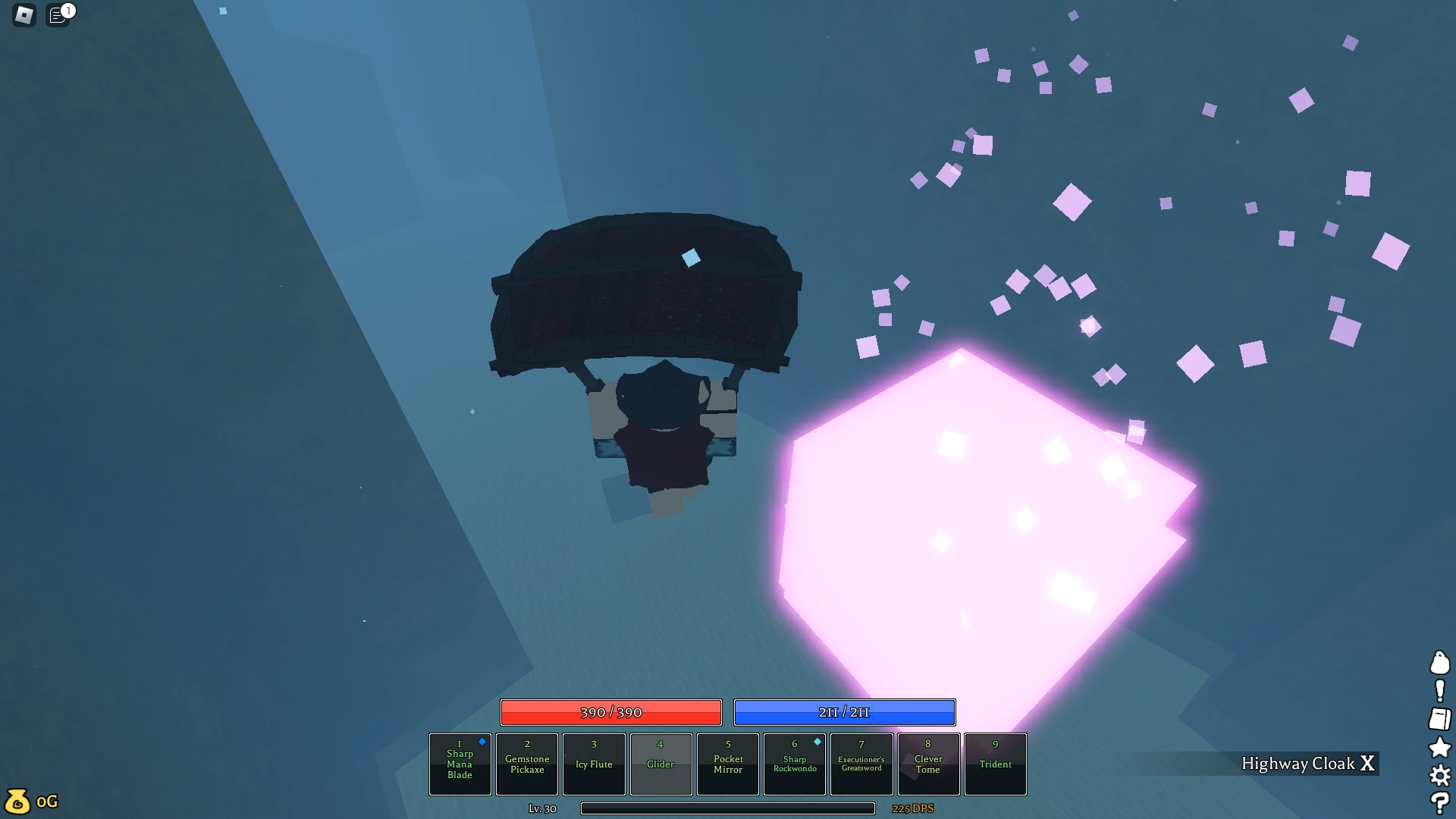Open the Clever Tome in slot 8
This screenshot has width=1456, height=819.
(928, 764)
